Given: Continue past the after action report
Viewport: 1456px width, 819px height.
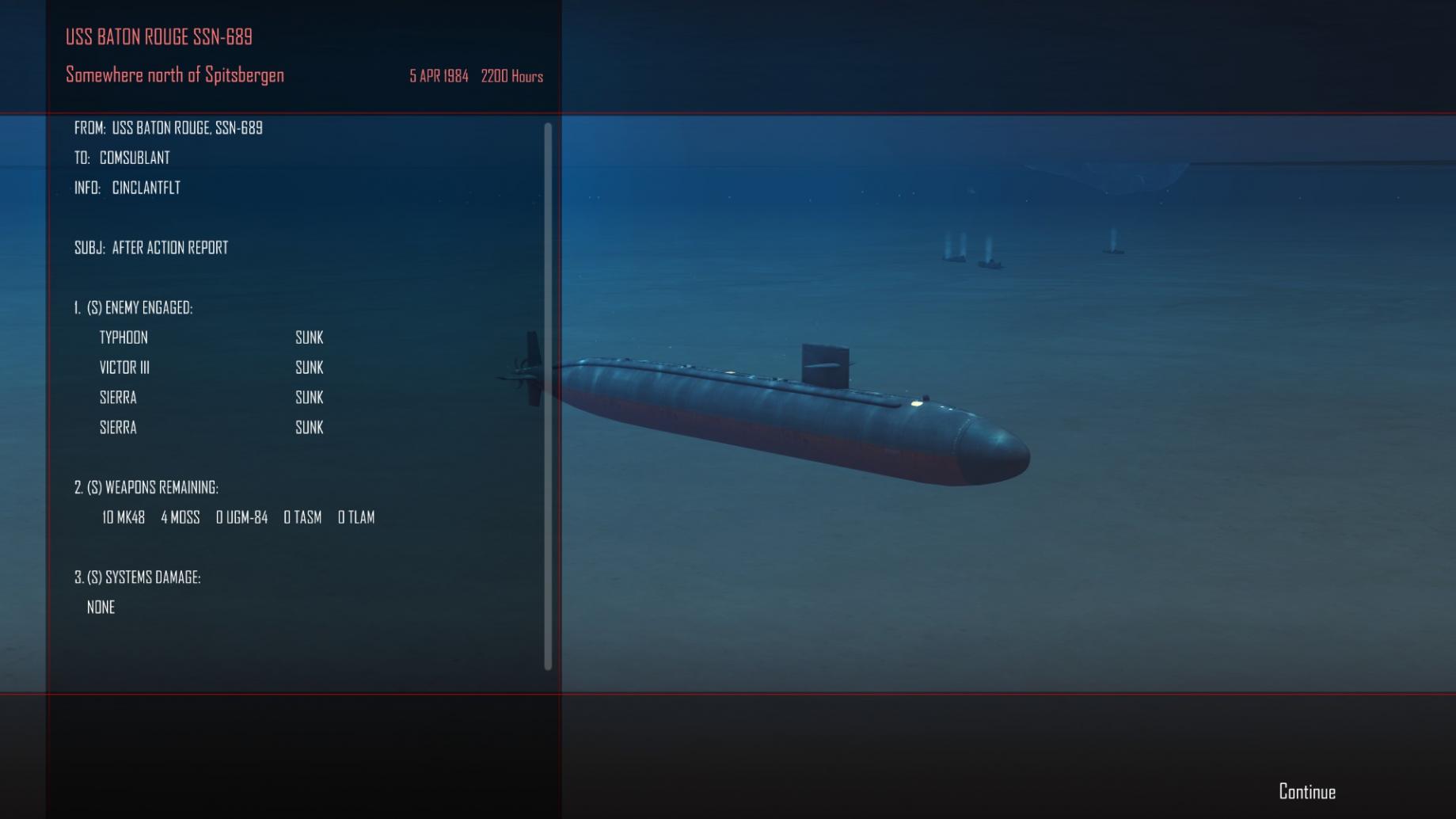Looking at the screenshot, I should (1306, 791).
